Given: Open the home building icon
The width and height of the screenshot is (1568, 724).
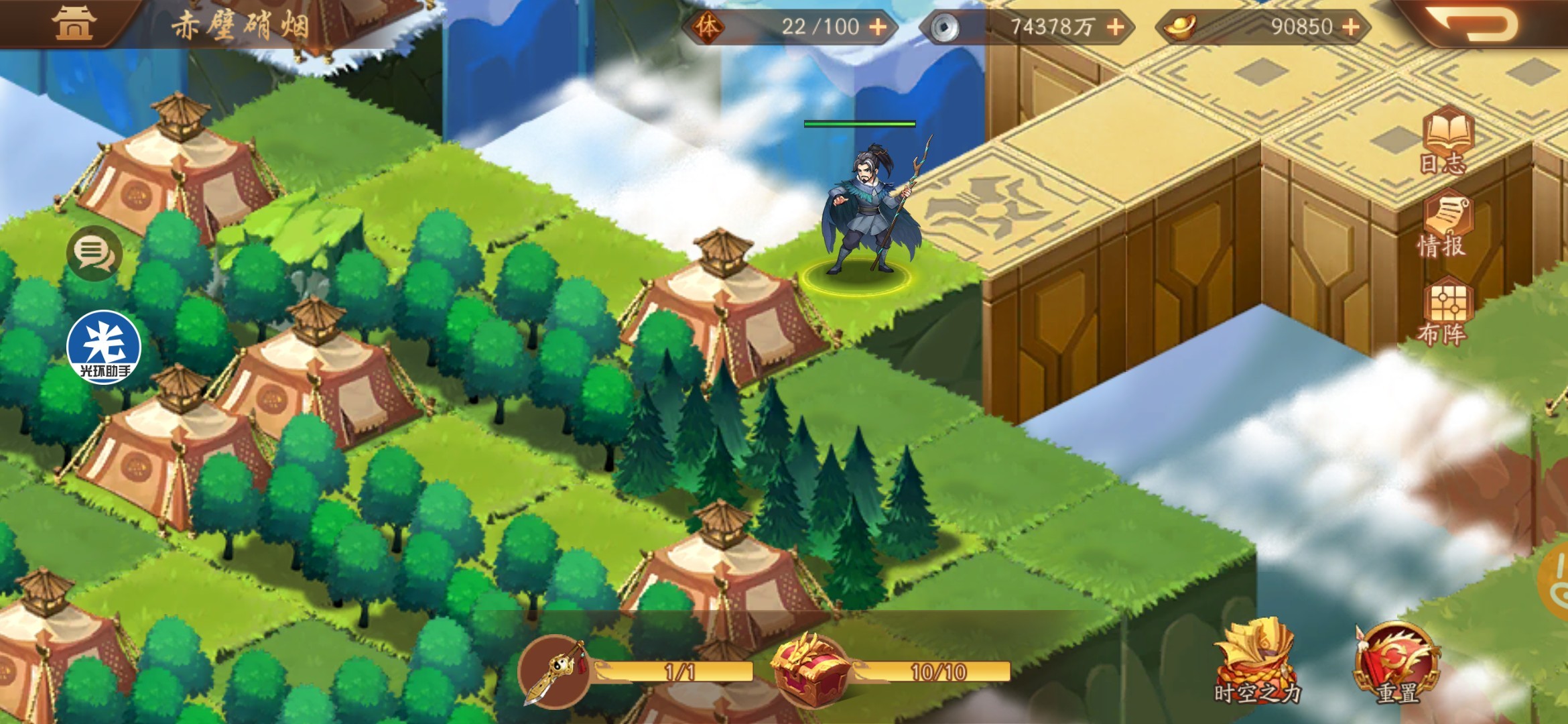Looking at the screenshot, I should coord(74,23).
